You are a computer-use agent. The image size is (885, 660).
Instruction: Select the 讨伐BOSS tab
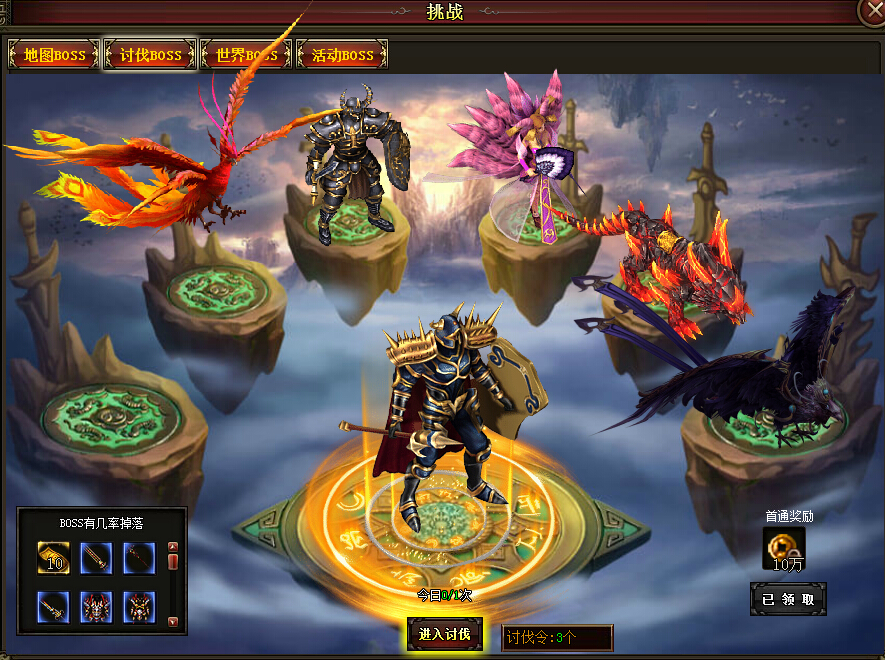click(150, 55)
